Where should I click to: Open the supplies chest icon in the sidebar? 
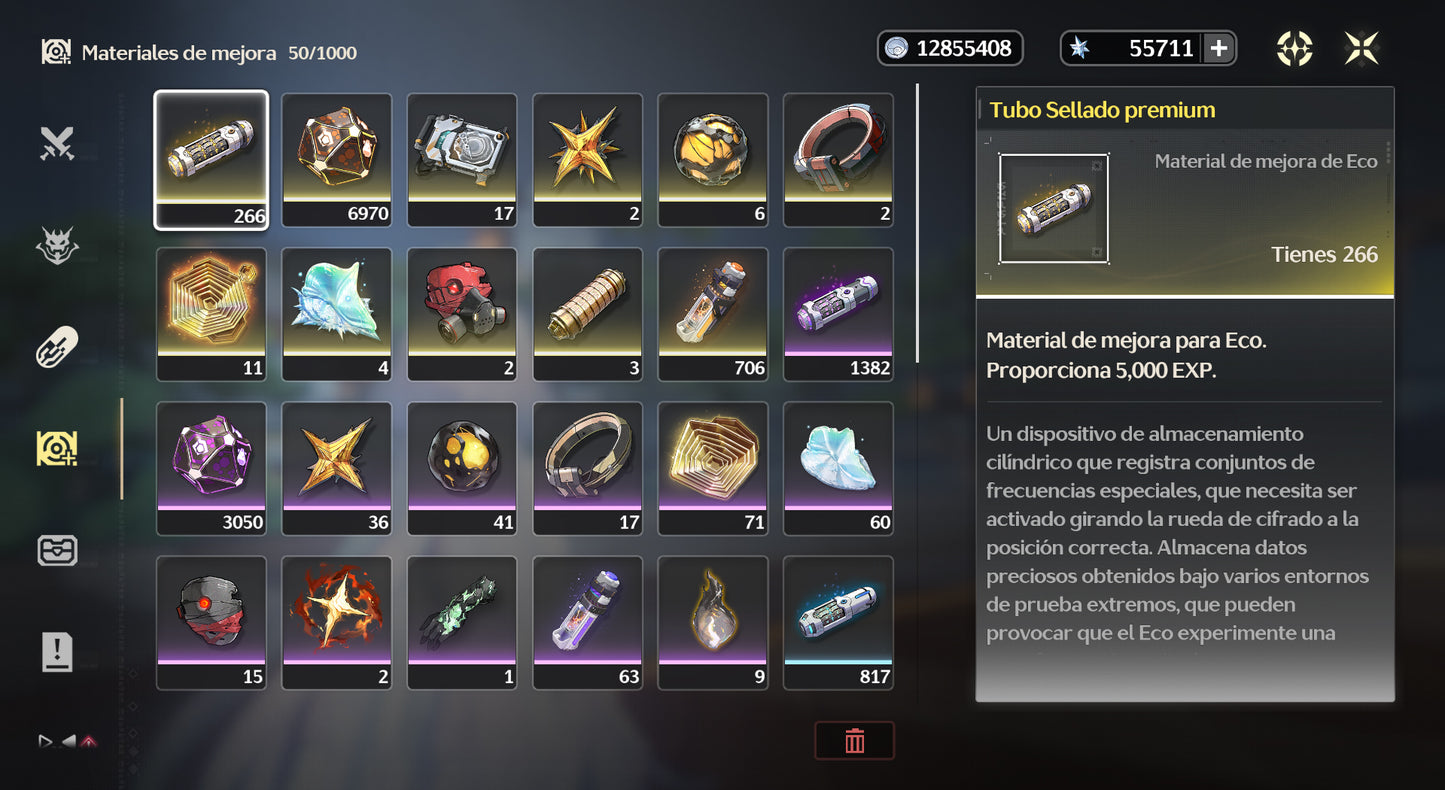[57, 549]
